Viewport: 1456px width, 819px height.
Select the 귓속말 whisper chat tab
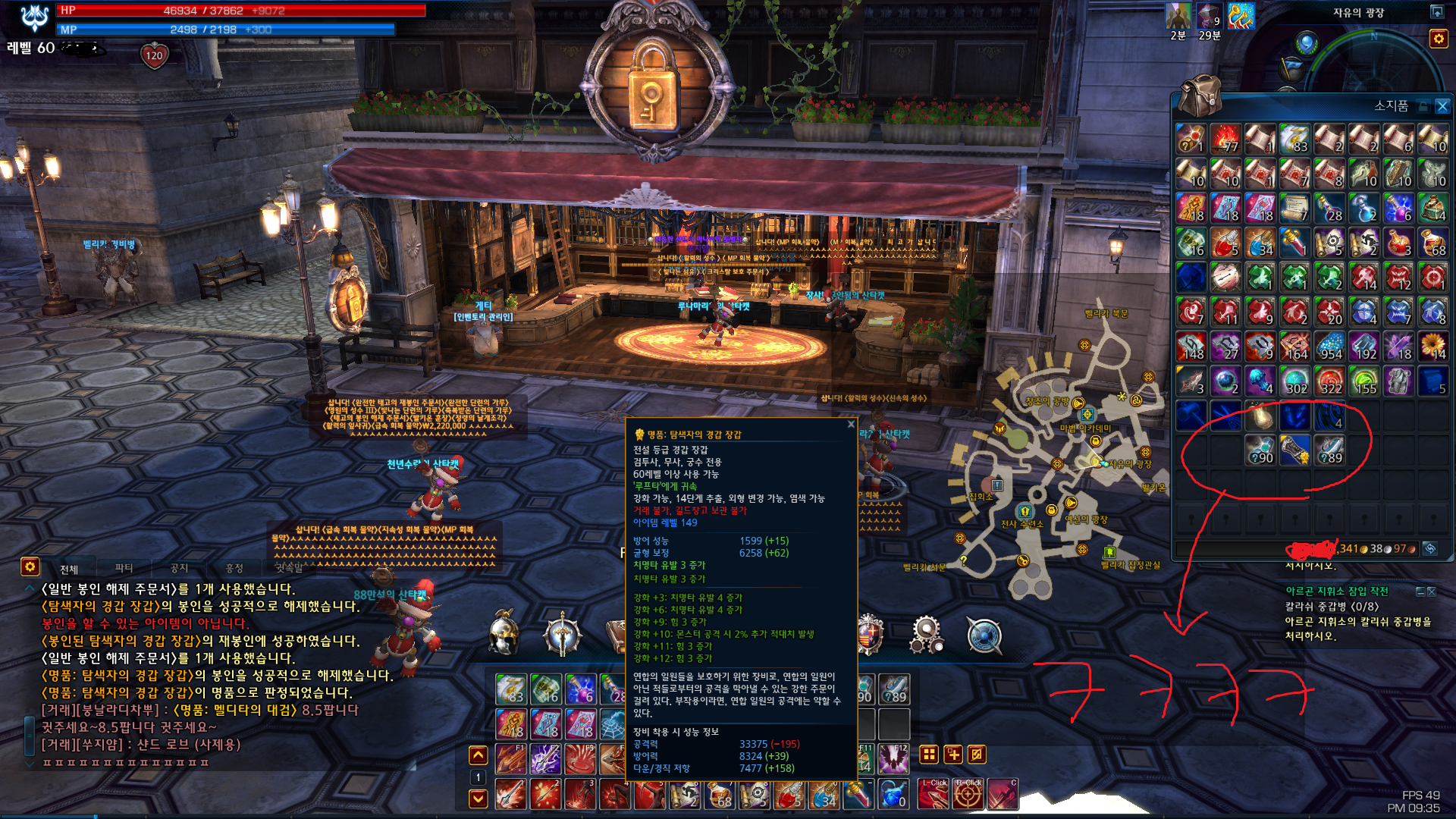click(289, 568)
